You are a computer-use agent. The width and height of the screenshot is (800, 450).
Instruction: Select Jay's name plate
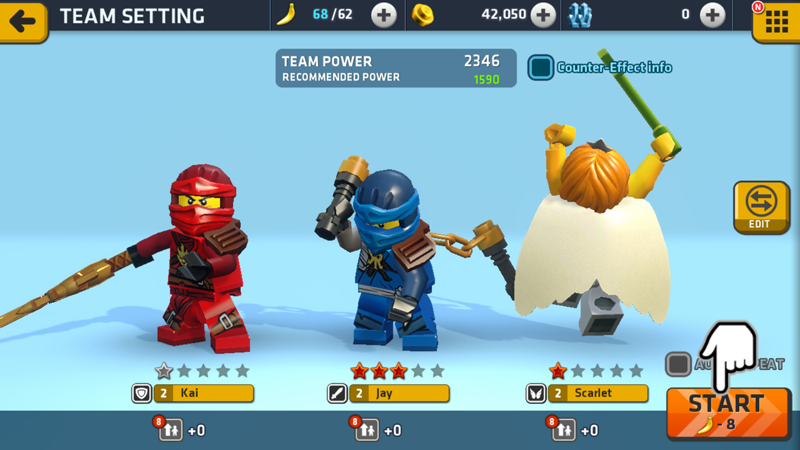point(387,394)
